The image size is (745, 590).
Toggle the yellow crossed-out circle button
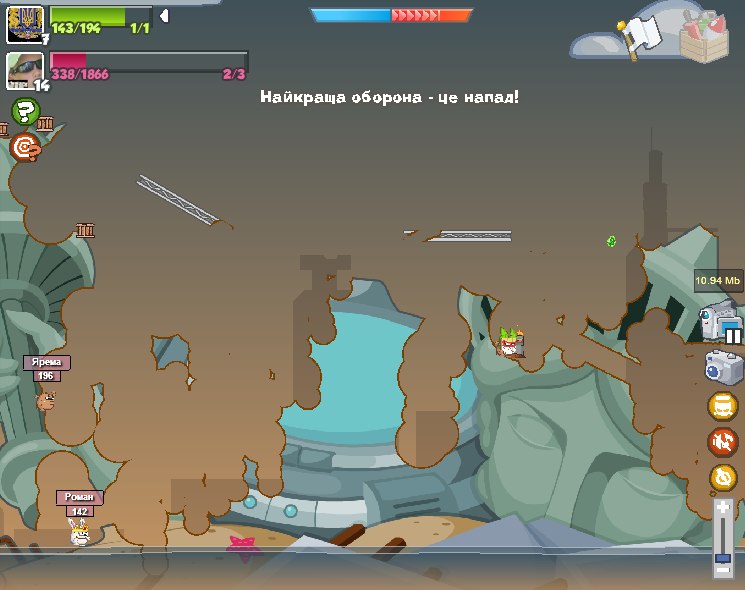click(x=722, y=477)
